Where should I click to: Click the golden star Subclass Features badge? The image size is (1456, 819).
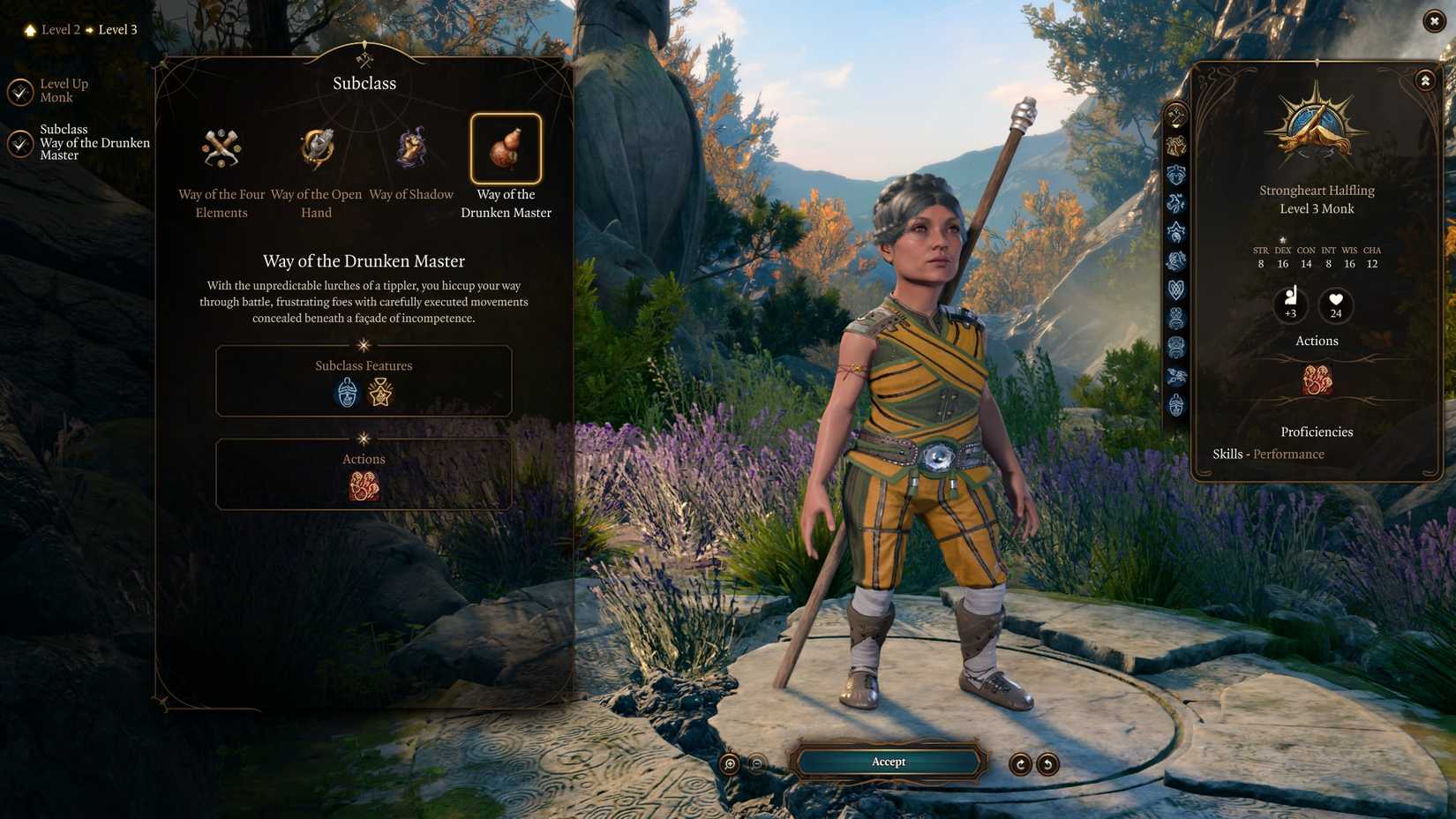click(x=382, y=393)
